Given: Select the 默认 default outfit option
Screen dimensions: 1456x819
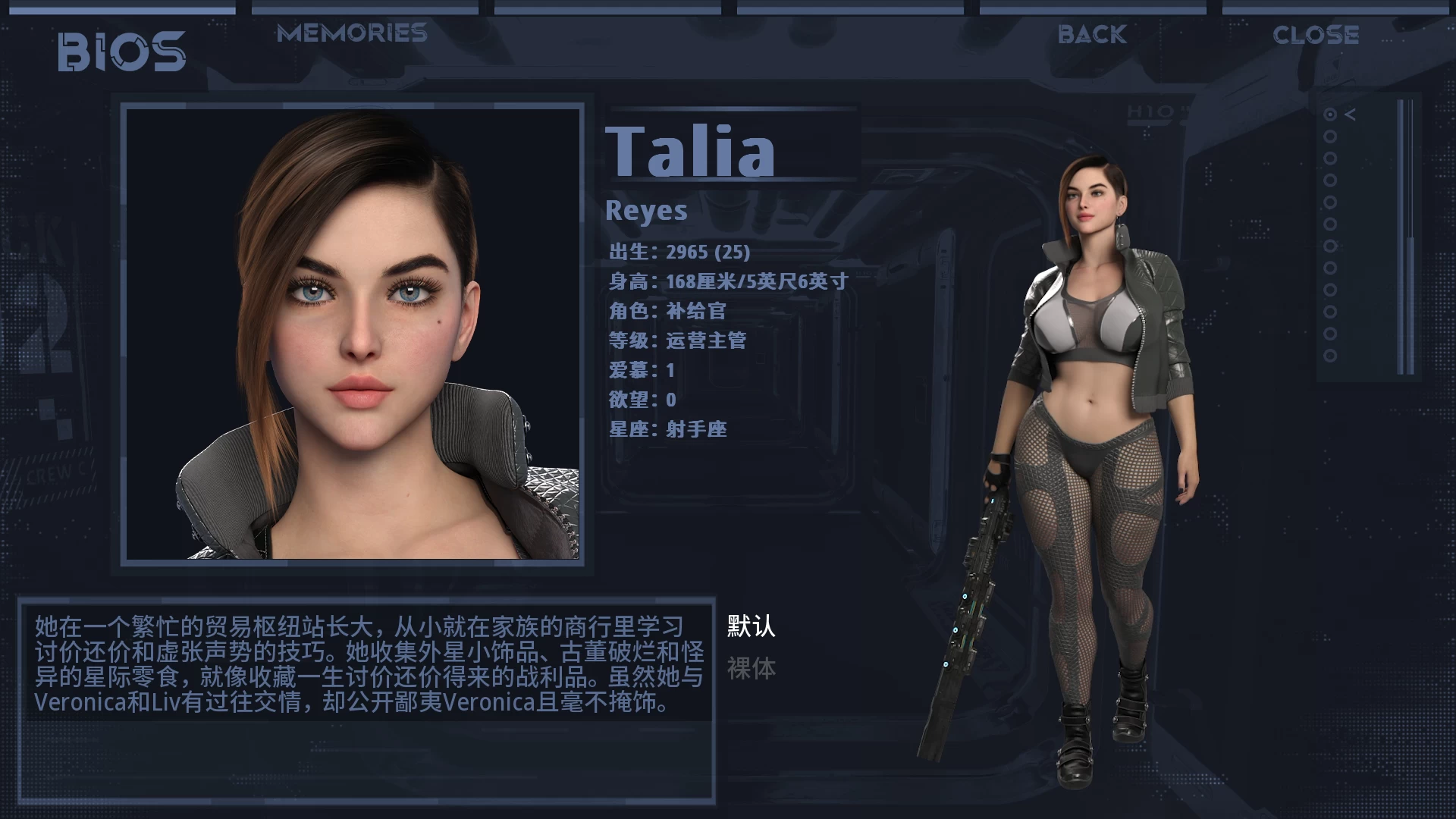Looking at the screenshot, I should pos(751,626).
